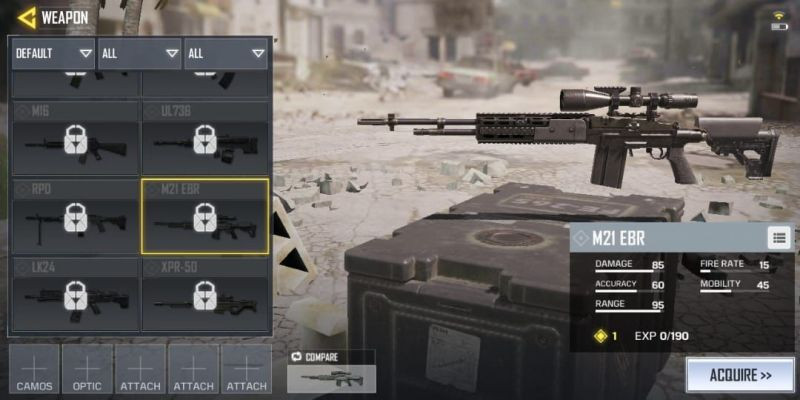Click the Compare weapon button
800x400 pixels.
pyautogui.click(x=331, y=372)
